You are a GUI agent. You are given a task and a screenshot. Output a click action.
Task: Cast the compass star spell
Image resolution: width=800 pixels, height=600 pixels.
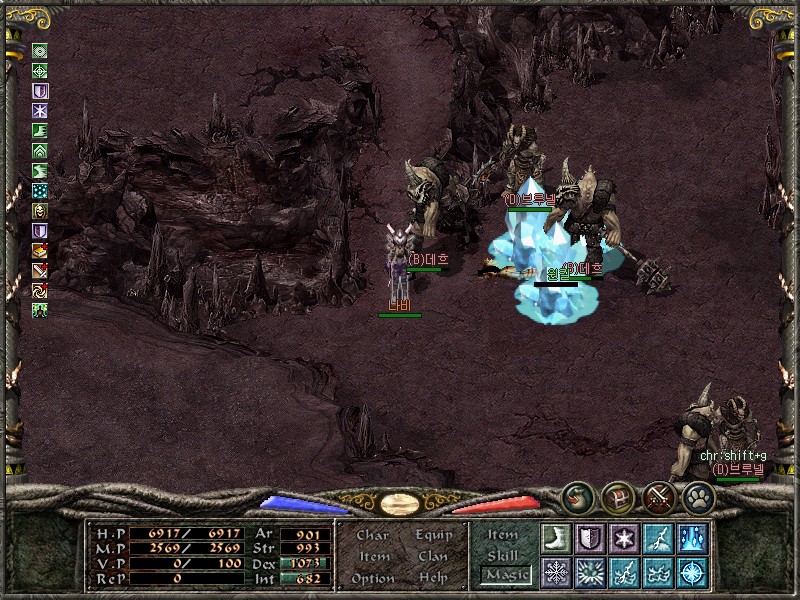pos(692,572)
